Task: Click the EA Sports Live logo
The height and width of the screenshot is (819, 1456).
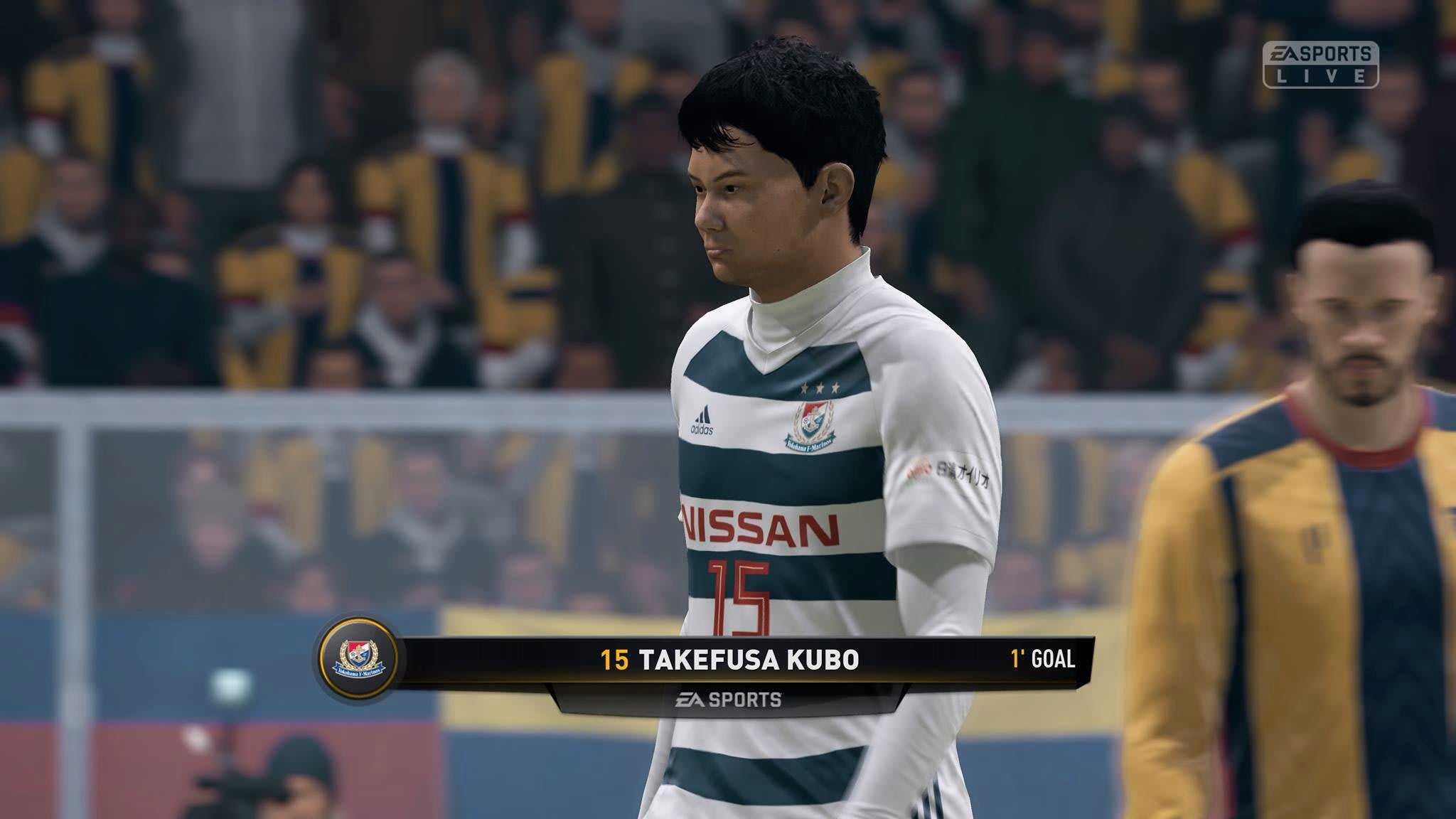Action: pos(1319,65)
